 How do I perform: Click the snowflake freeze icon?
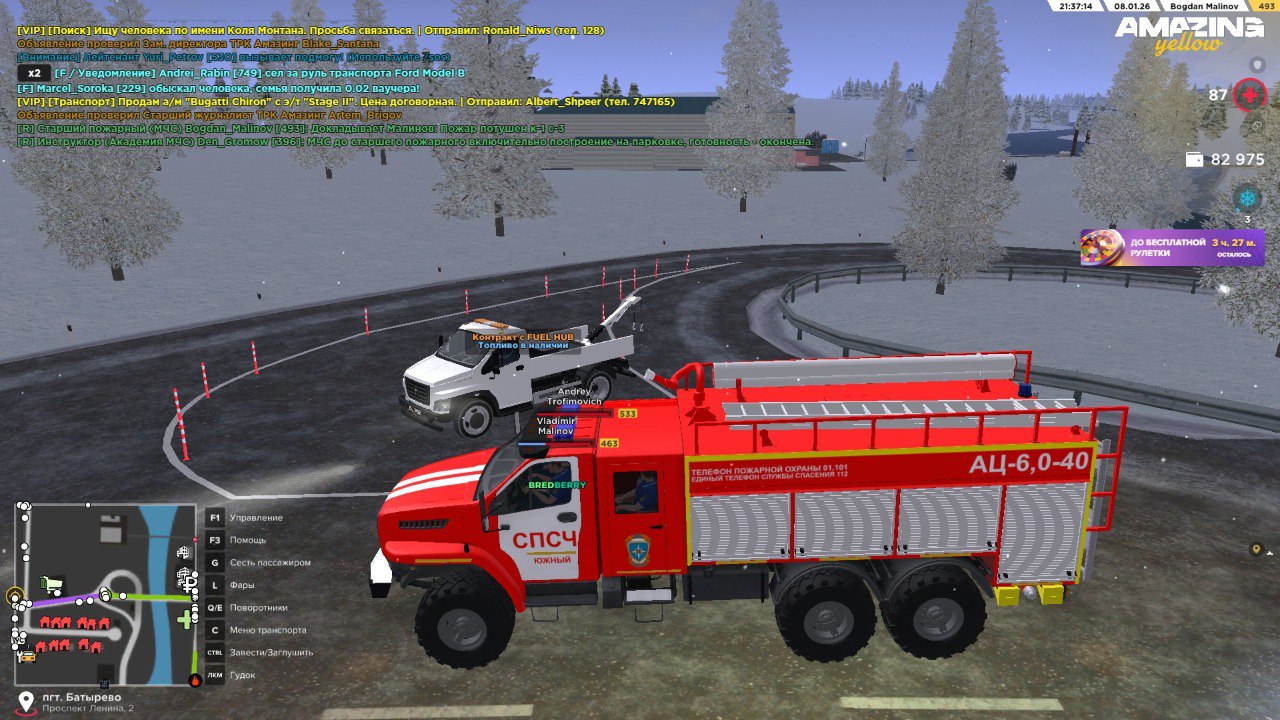pos(1247,197)
